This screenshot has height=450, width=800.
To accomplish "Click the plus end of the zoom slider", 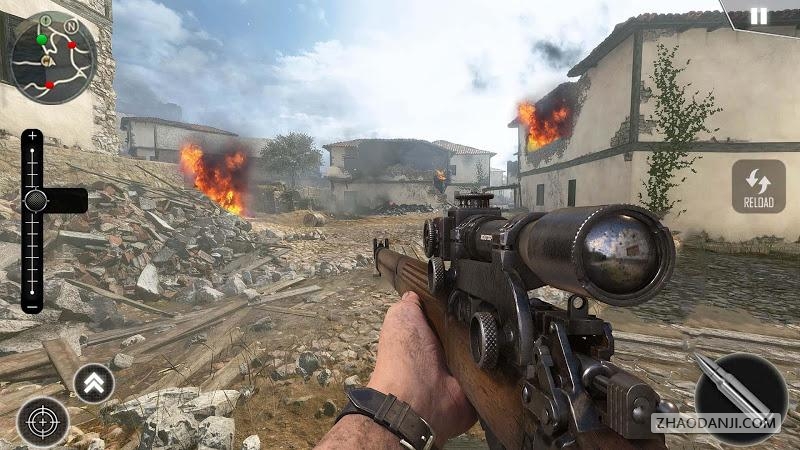I will pos(32,136).
